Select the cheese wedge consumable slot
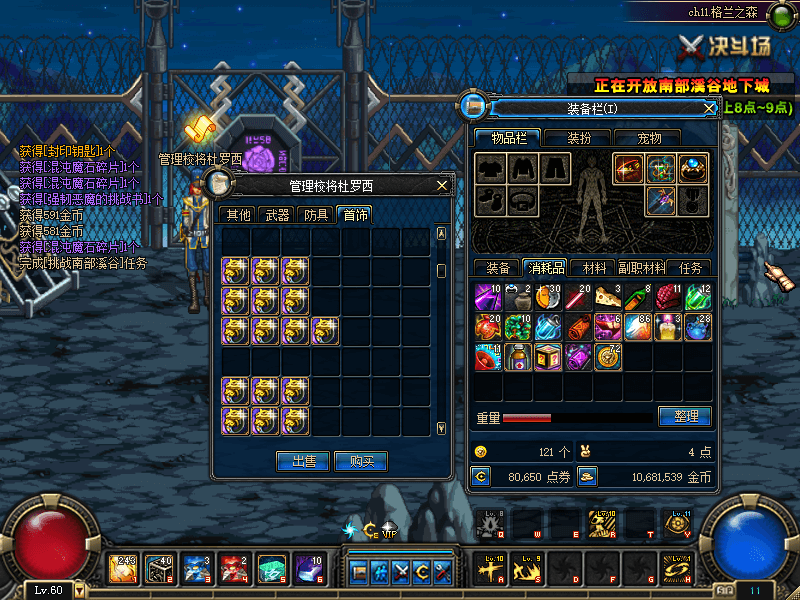Viewport: 800px width, 600px height. click(x=608, y=297)
